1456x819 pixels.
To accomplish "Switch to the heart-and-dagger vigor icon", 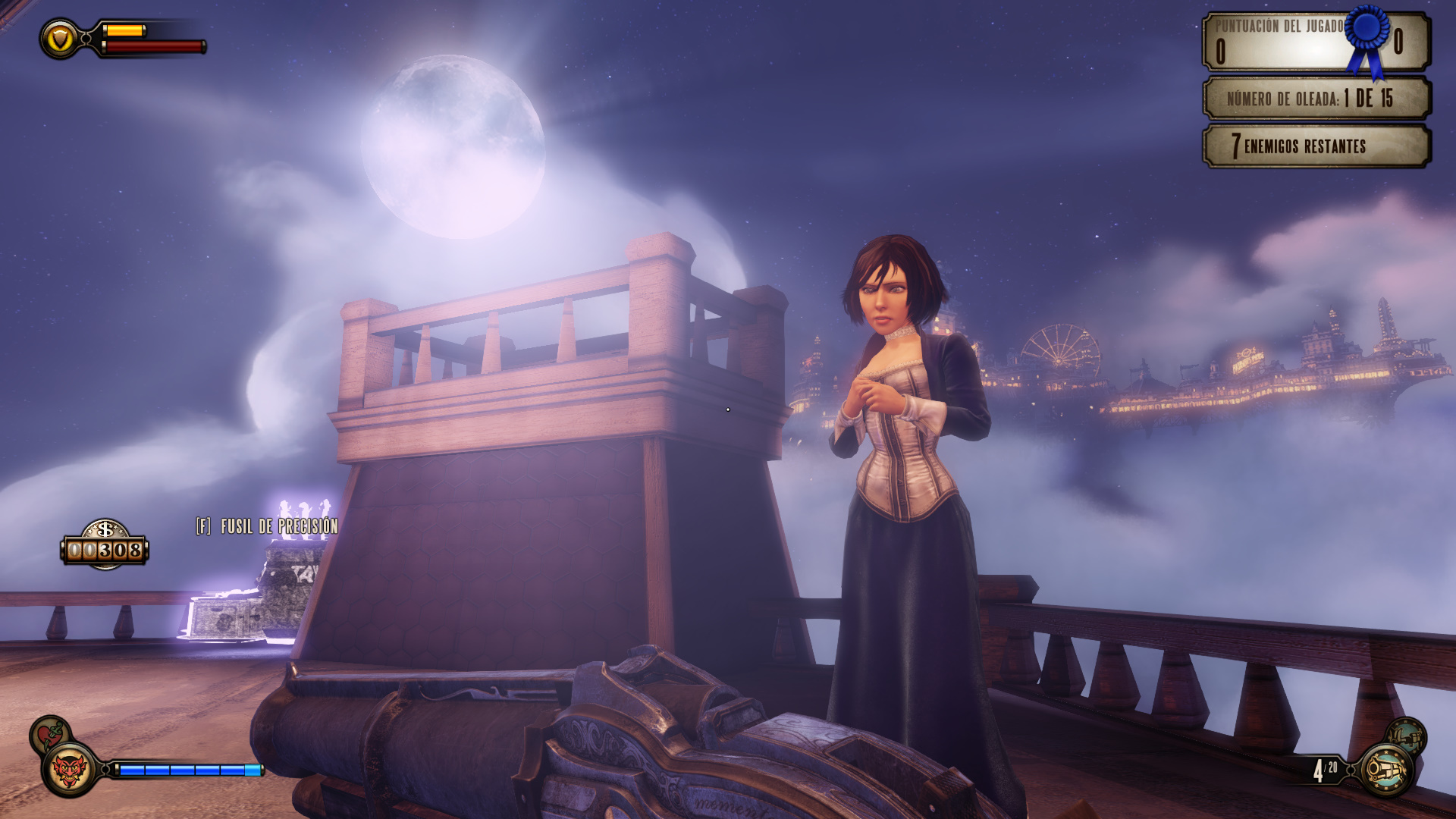I will 49,734.
